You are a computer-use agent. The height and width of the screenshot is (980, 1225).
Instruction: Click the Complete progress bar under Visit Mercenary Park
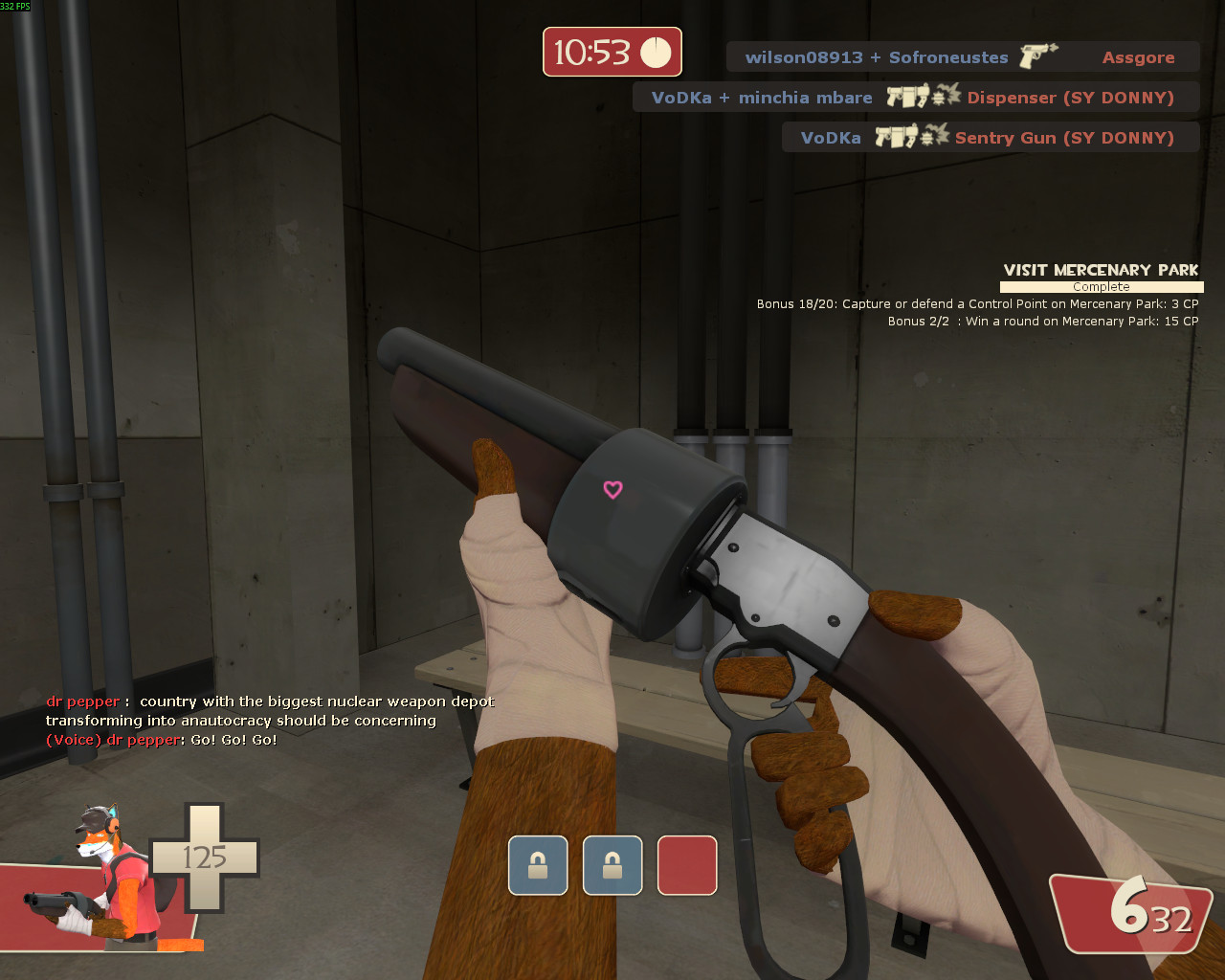pyautogui.click(x=1101, y=286)
